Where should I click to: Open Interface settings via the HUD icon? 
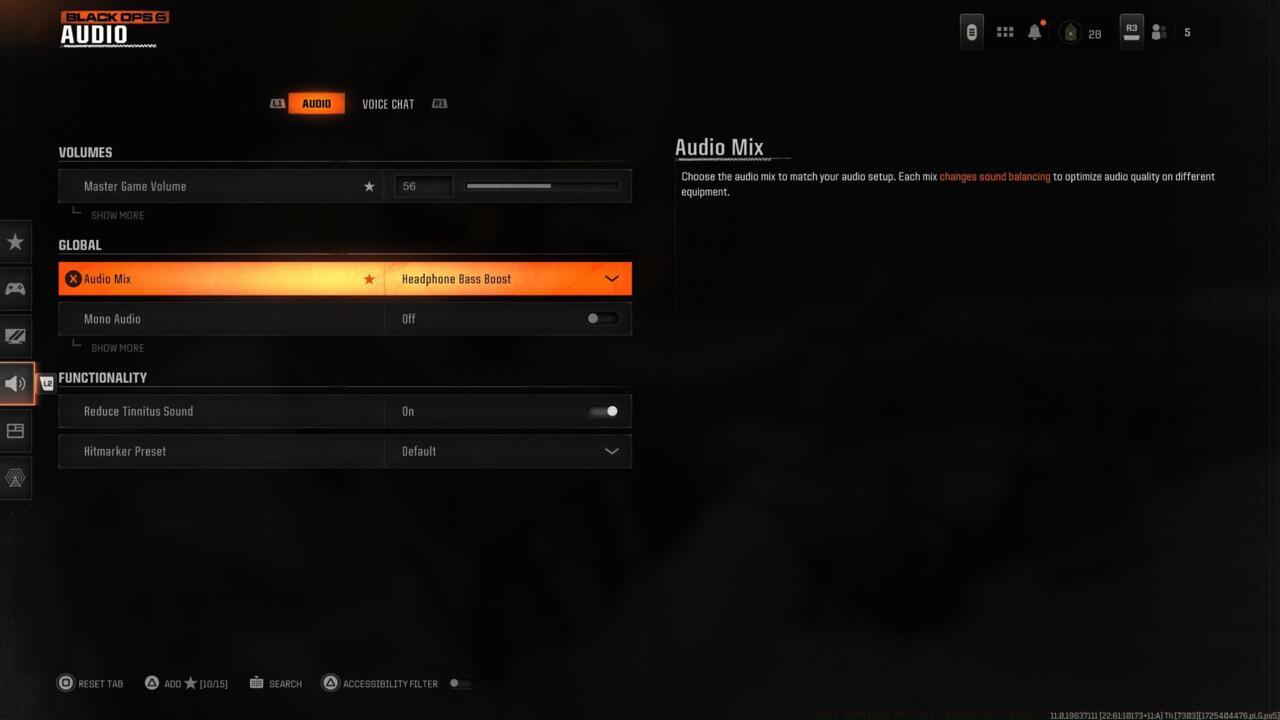point(15,431)
